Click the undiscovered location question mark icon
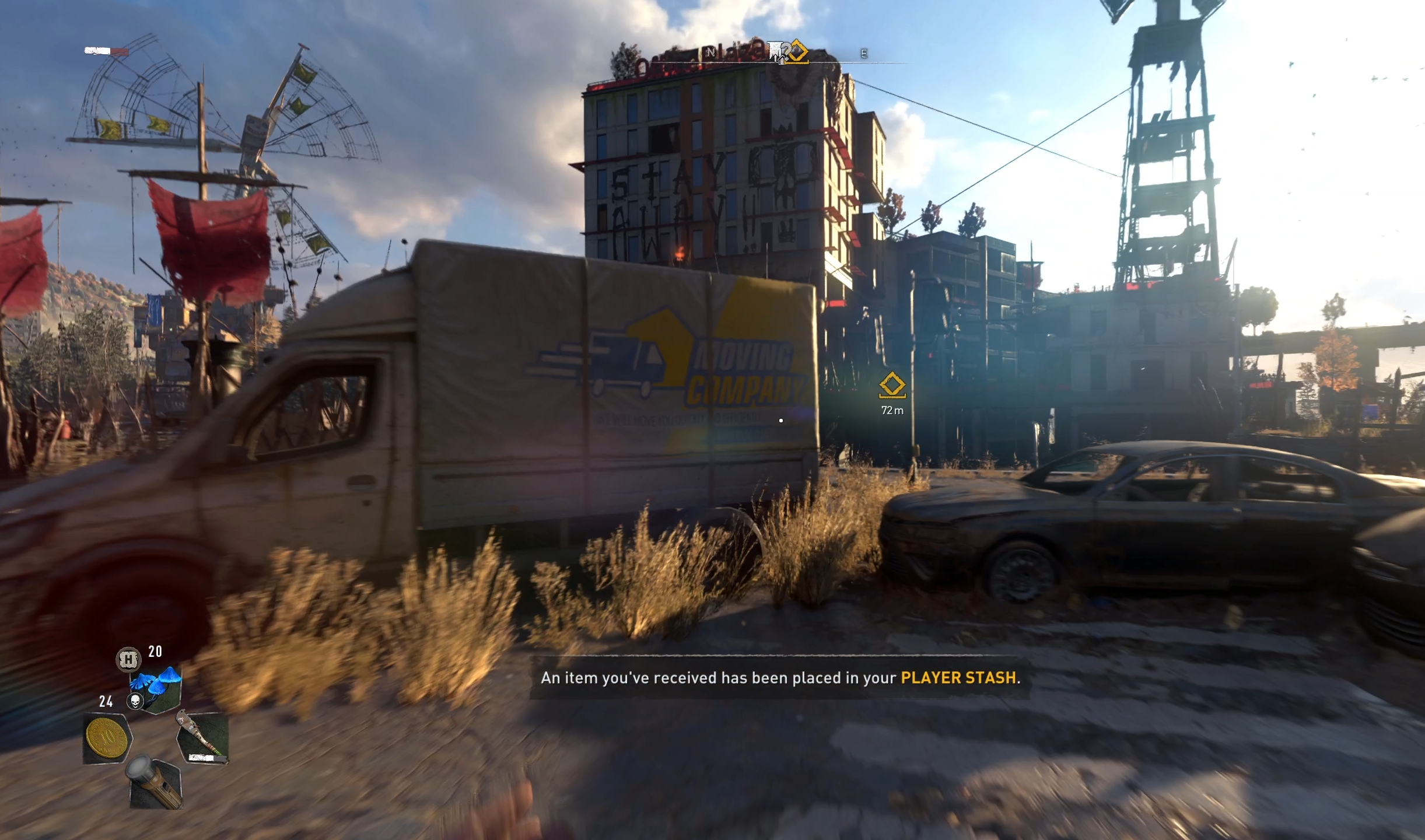 pos(787,50)
